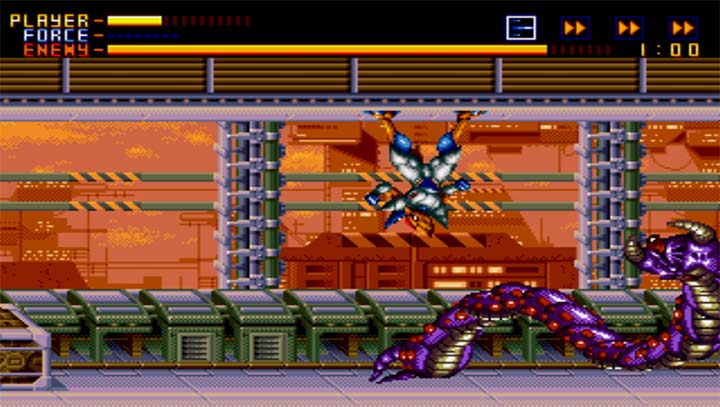Select the highlighted white-framed weapon slot
720x407 pixels.
click(521, 27)
